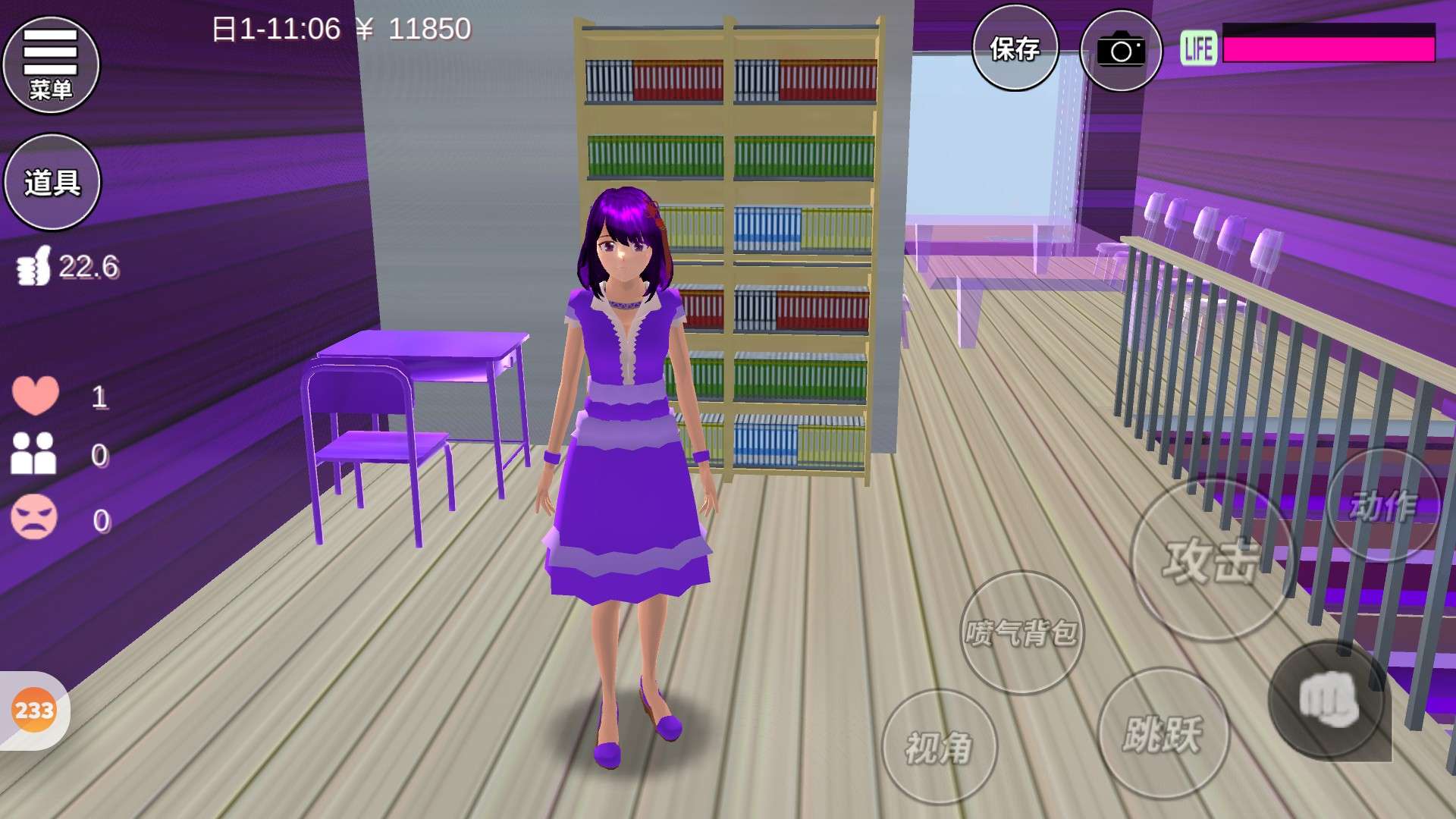This screenshot has width=1456, height=819.
Task: Activate the 喷气背包 jetpack
Action: [x=1021, y=632]
